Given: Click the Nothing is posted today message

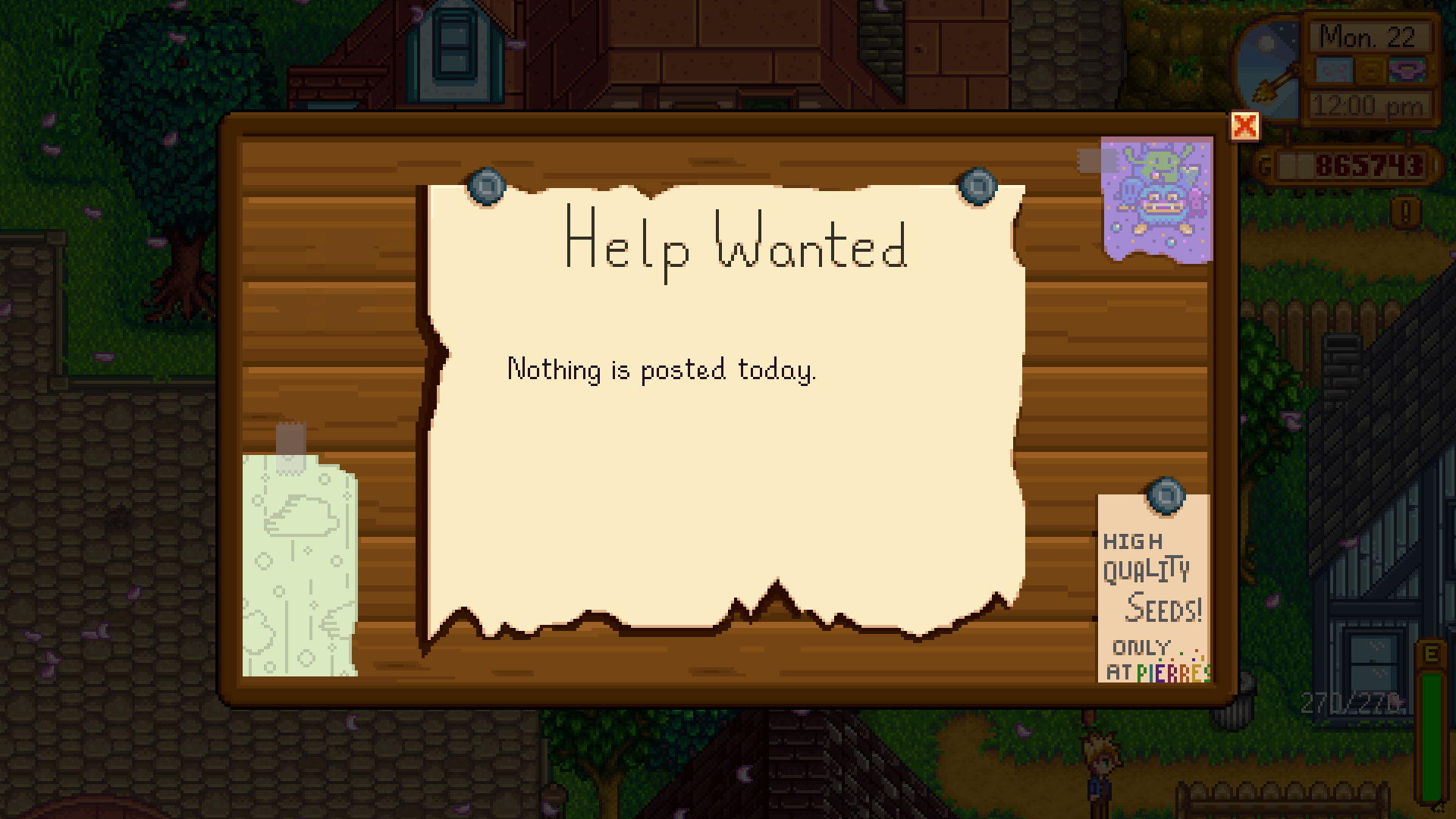Looking at the screenshot, I should pos(662,369).
